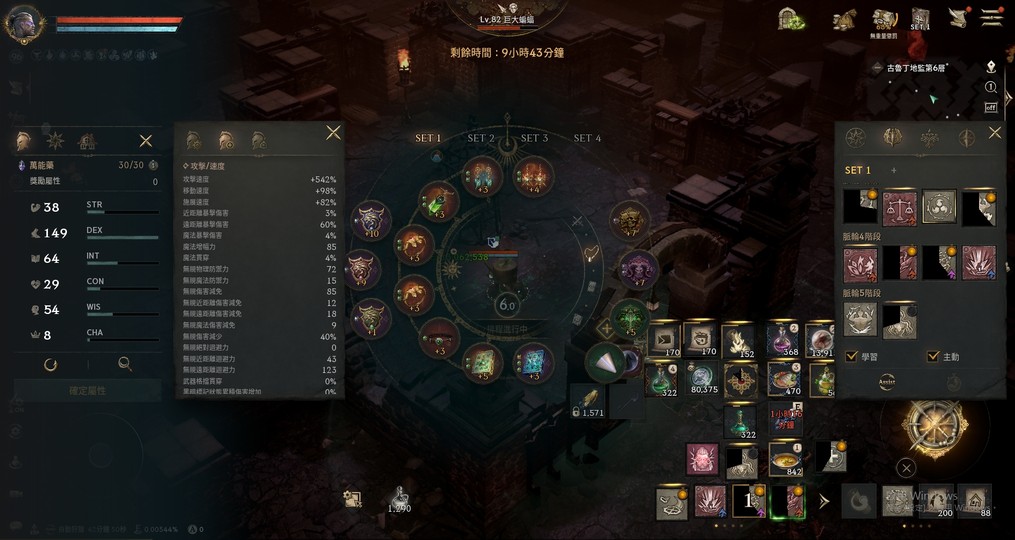Open the shop gate icon
Screen dimensions: 1015x540
792,18
